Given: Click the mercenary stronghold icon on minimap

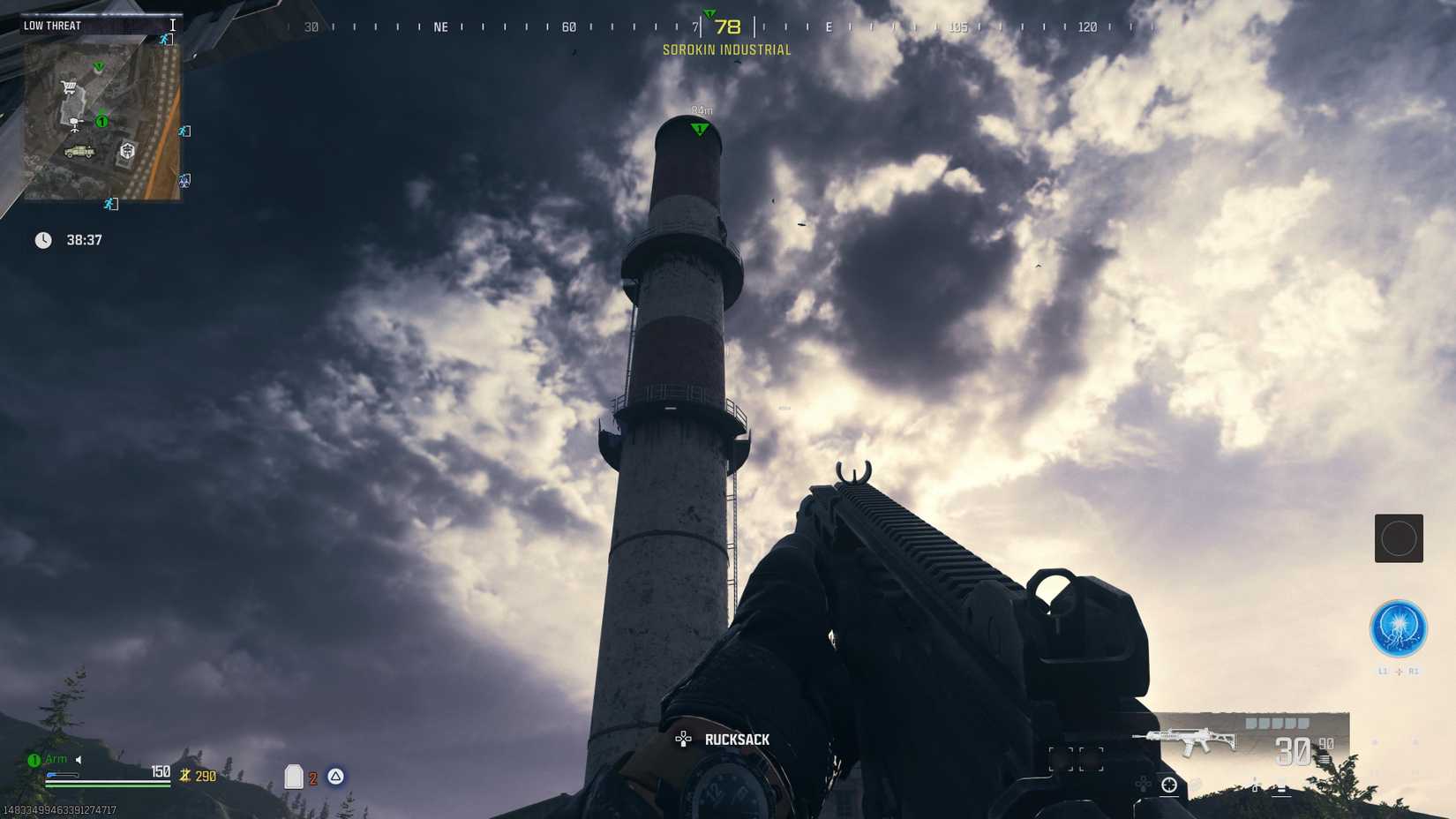Looking at the screenshot, I should (x=128, y=150).
